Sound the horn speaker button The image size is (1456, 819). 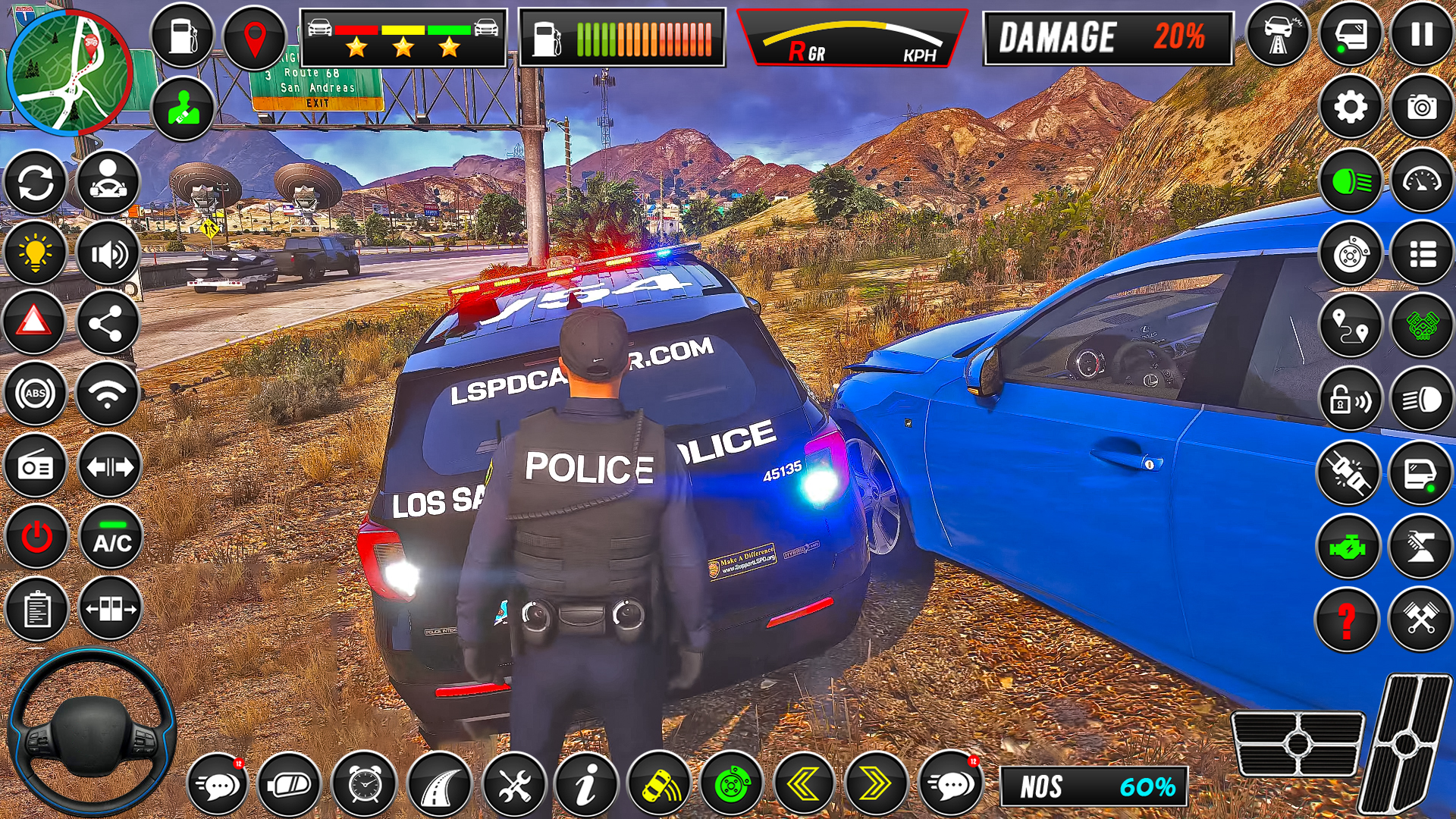pos(108,254)
